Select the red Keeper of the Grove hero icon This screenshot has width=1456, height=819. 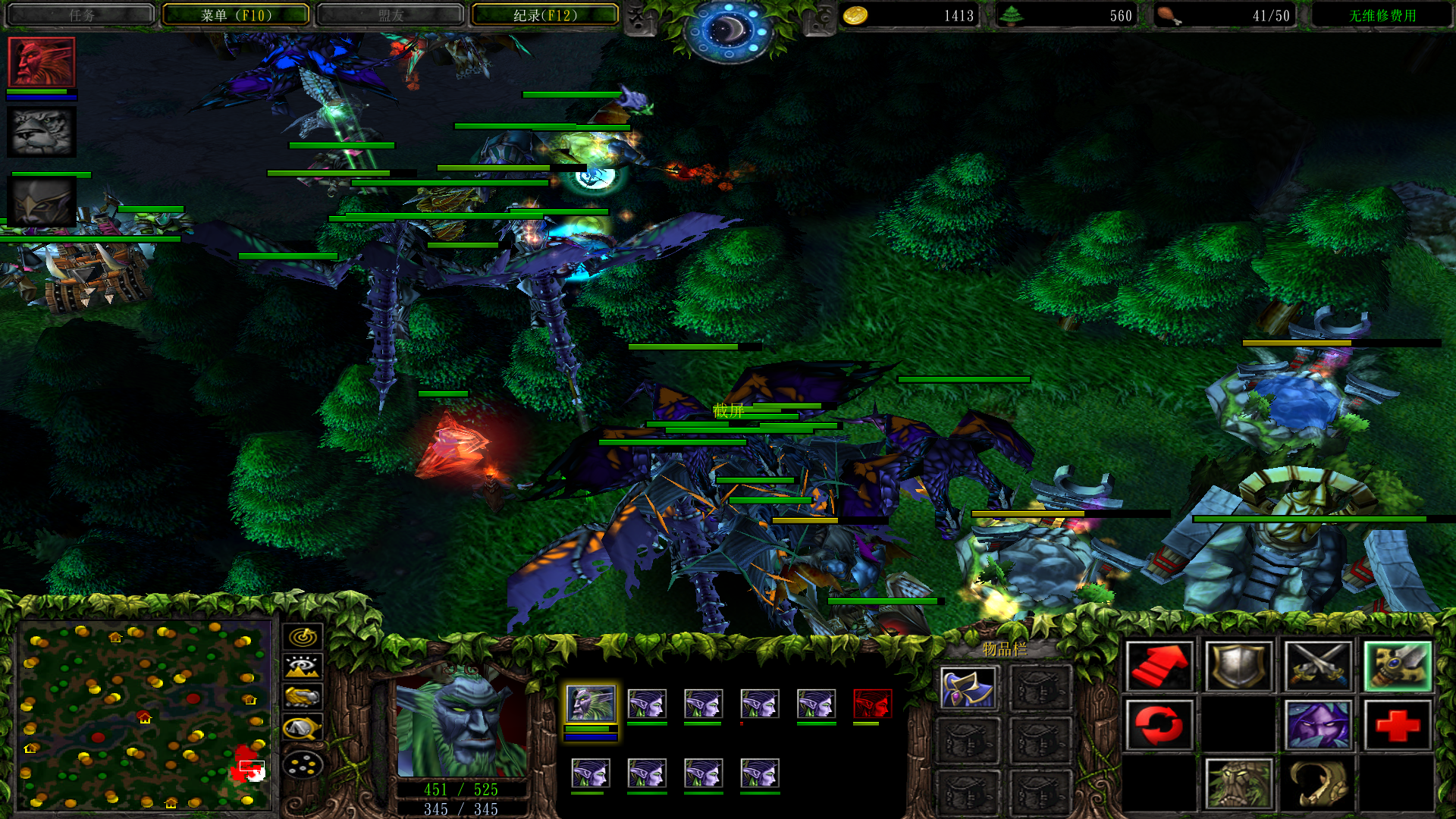pos(42,62)
